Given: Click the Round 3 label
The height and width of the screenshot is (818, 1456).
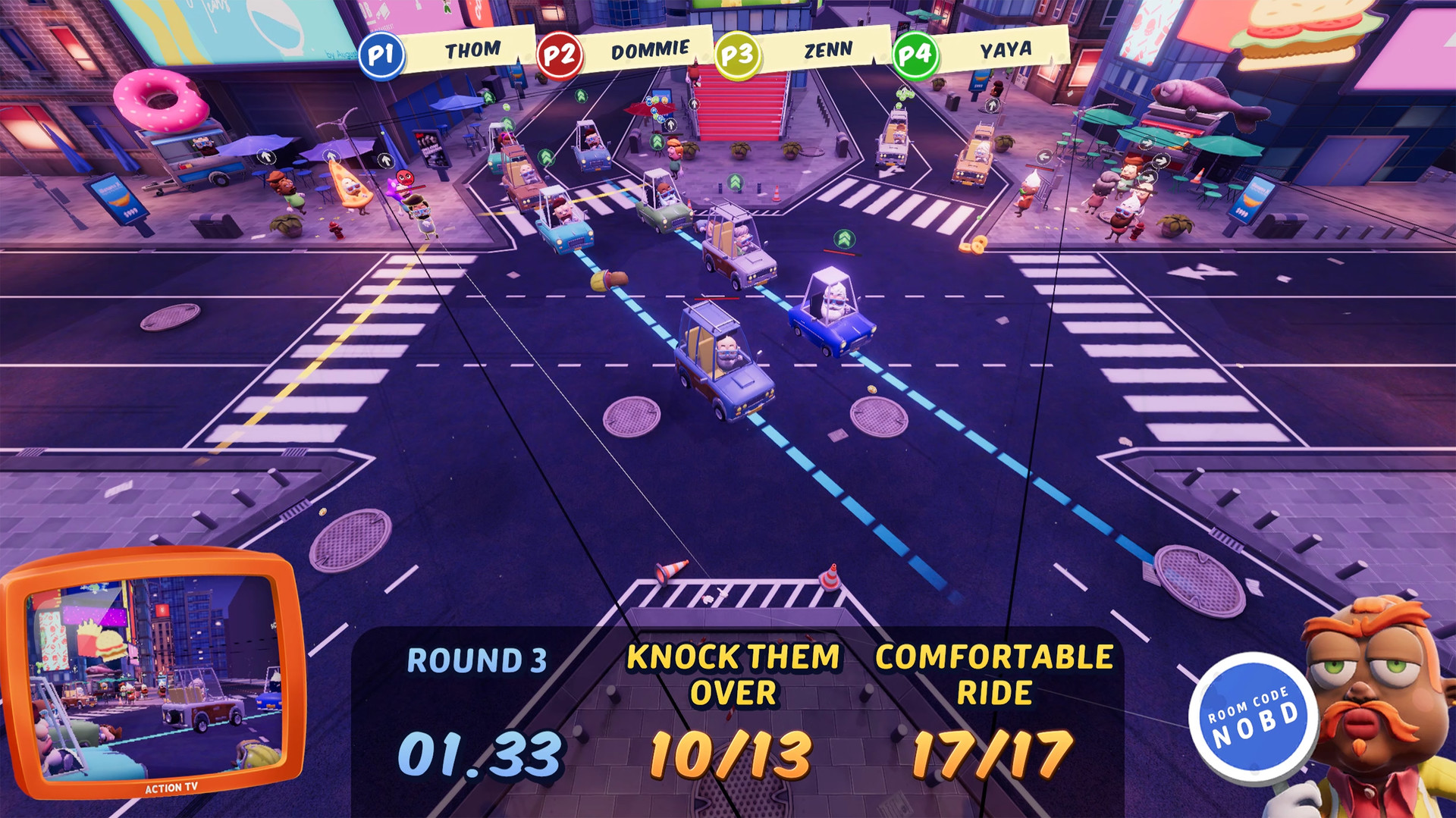Looking at the screenshot, I should tap(476, 662).
